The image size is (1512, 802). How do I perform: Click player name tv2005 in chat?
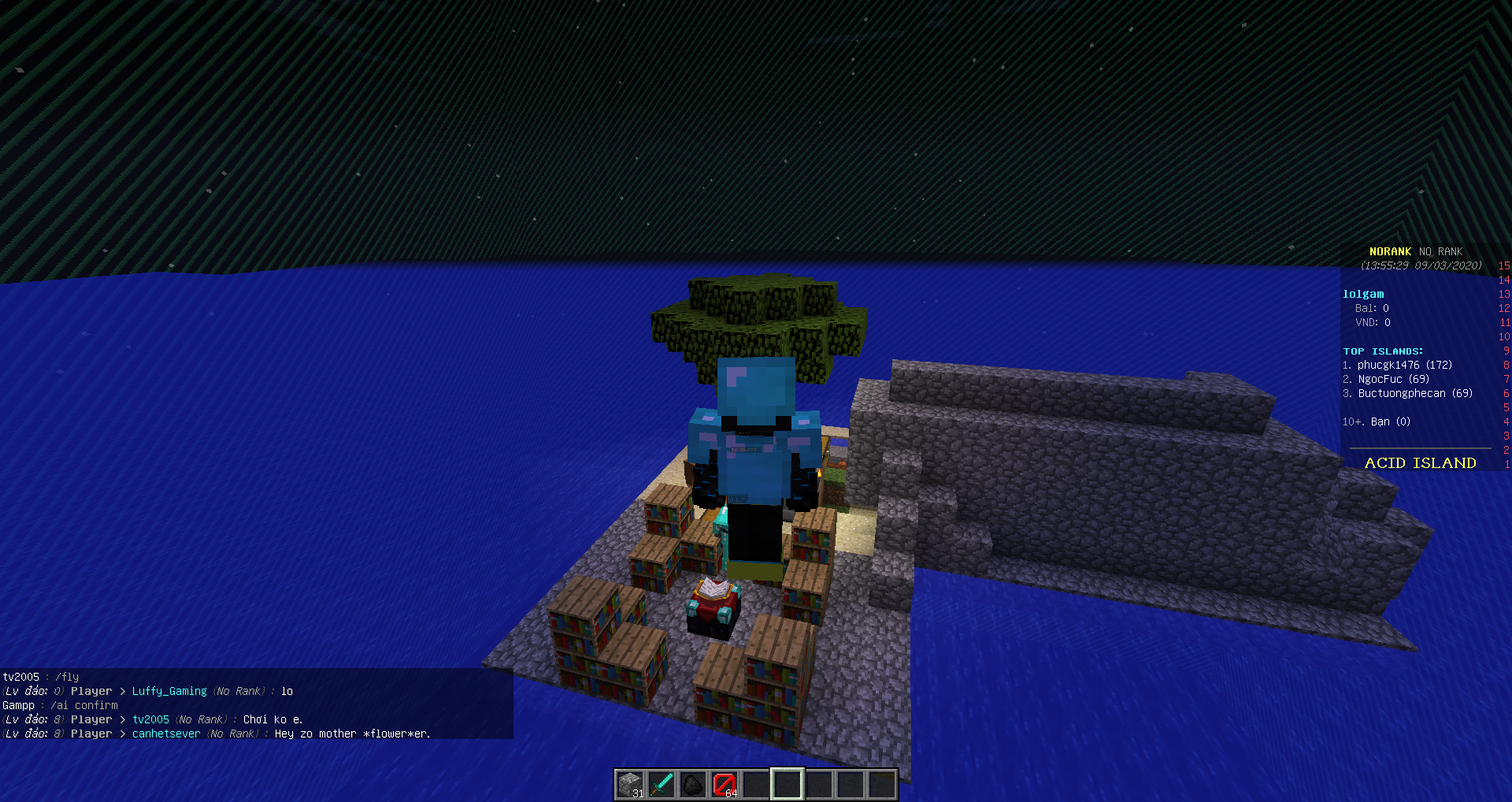pos(150,719)
